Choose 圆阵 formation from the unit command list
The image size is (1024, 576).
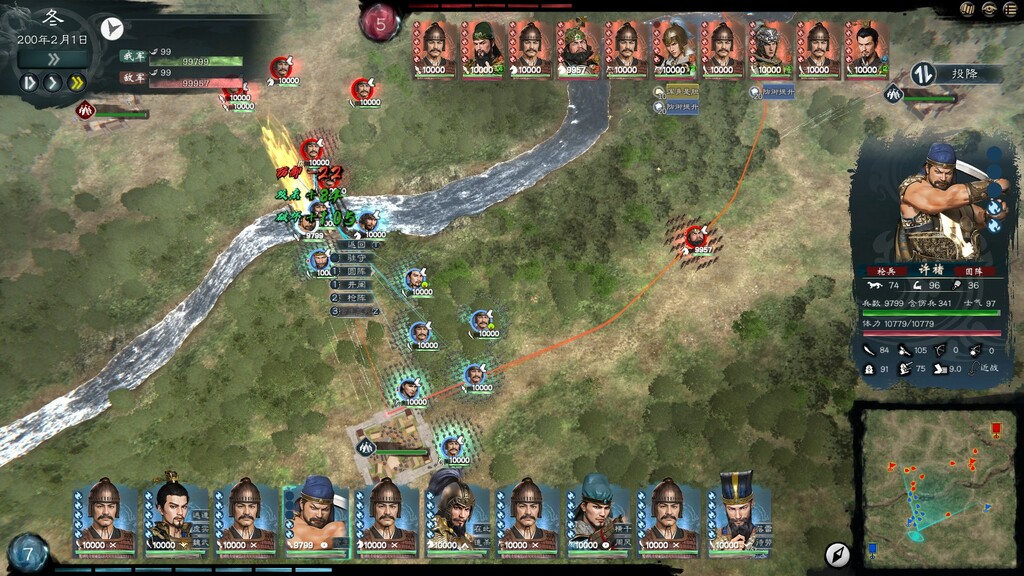358,270
